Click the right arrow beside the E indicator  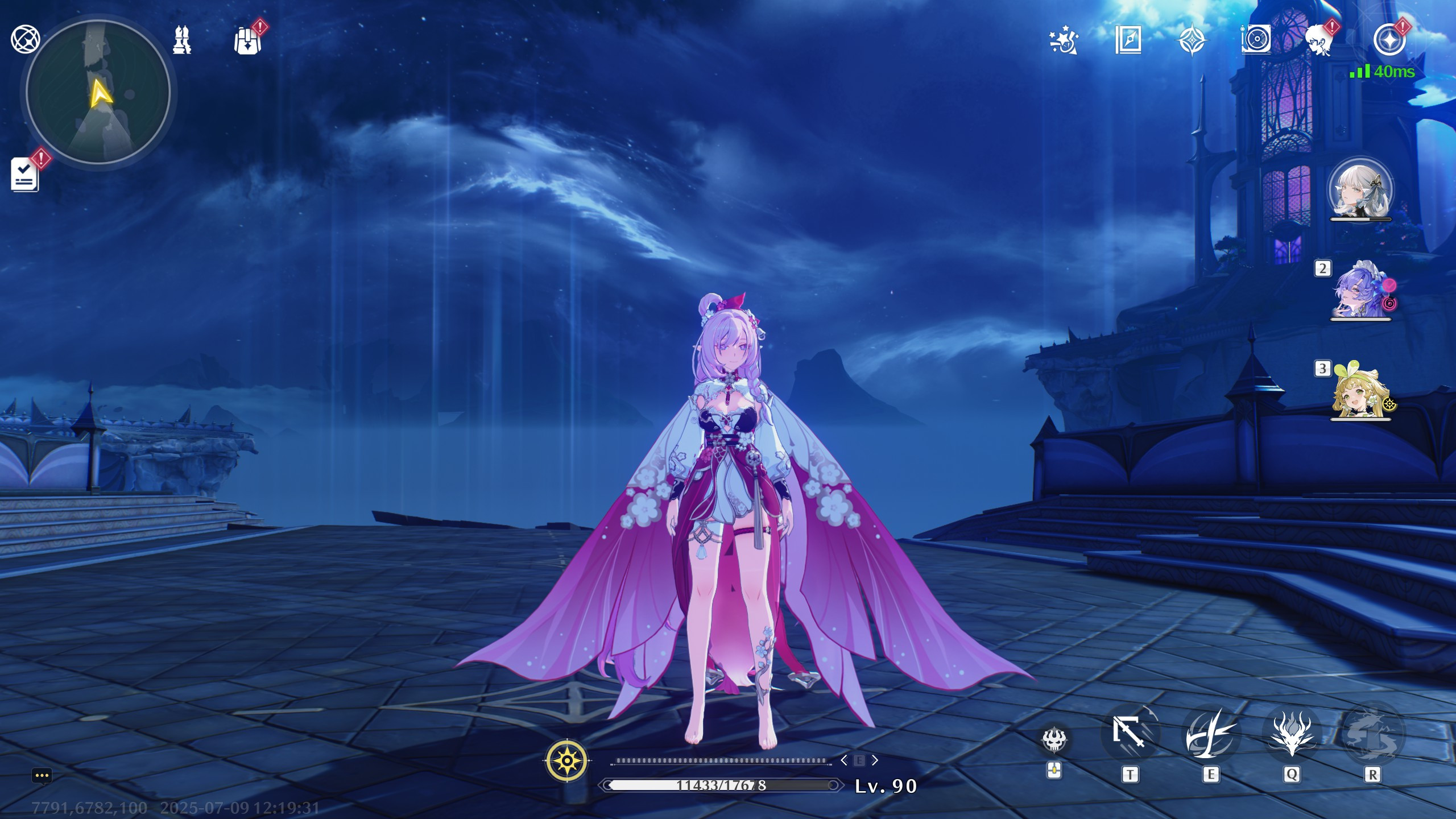click(x=876, y=760)
